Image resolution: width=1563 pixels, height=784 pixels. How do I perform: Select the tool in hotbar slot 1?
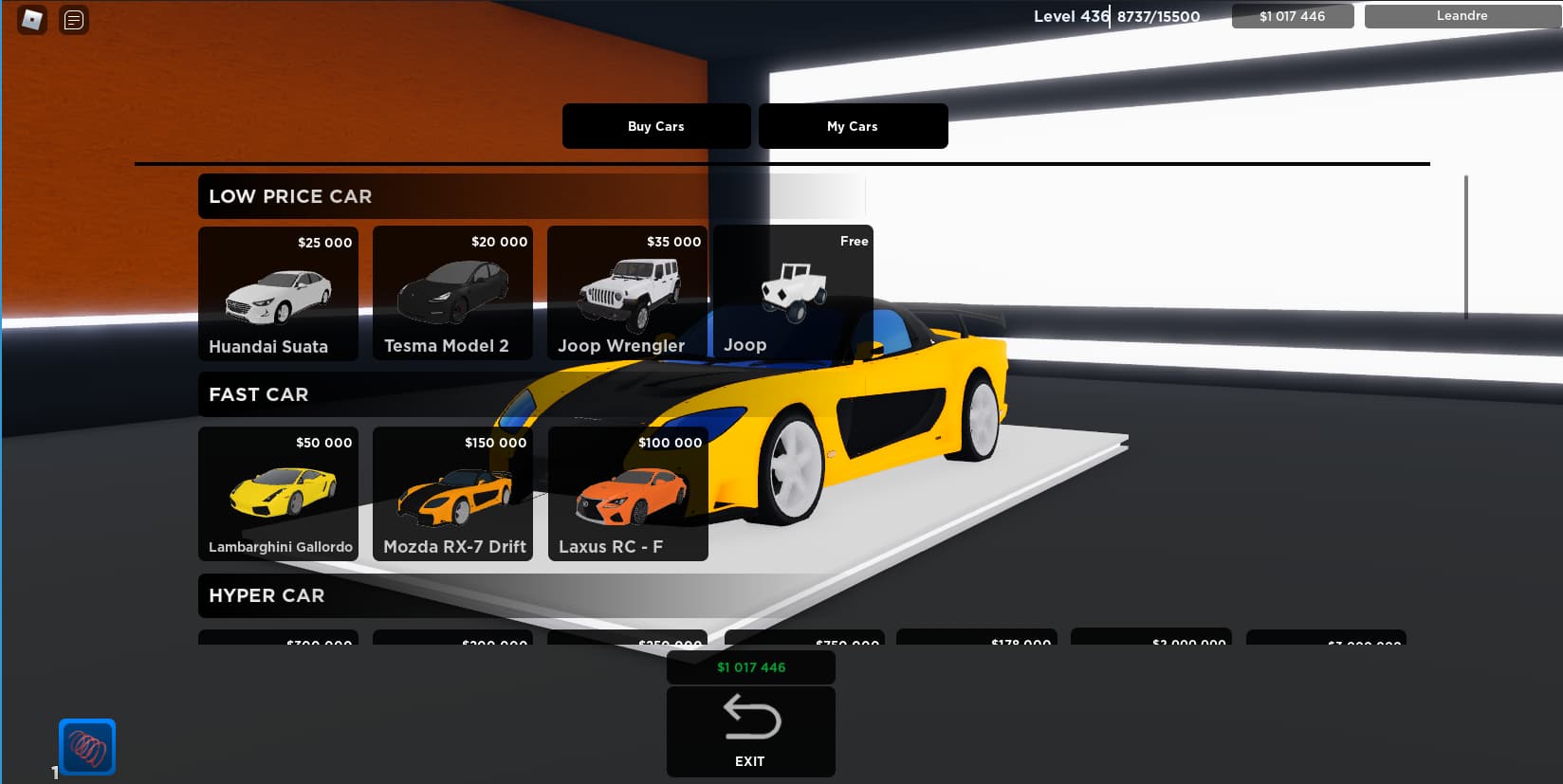86,747
